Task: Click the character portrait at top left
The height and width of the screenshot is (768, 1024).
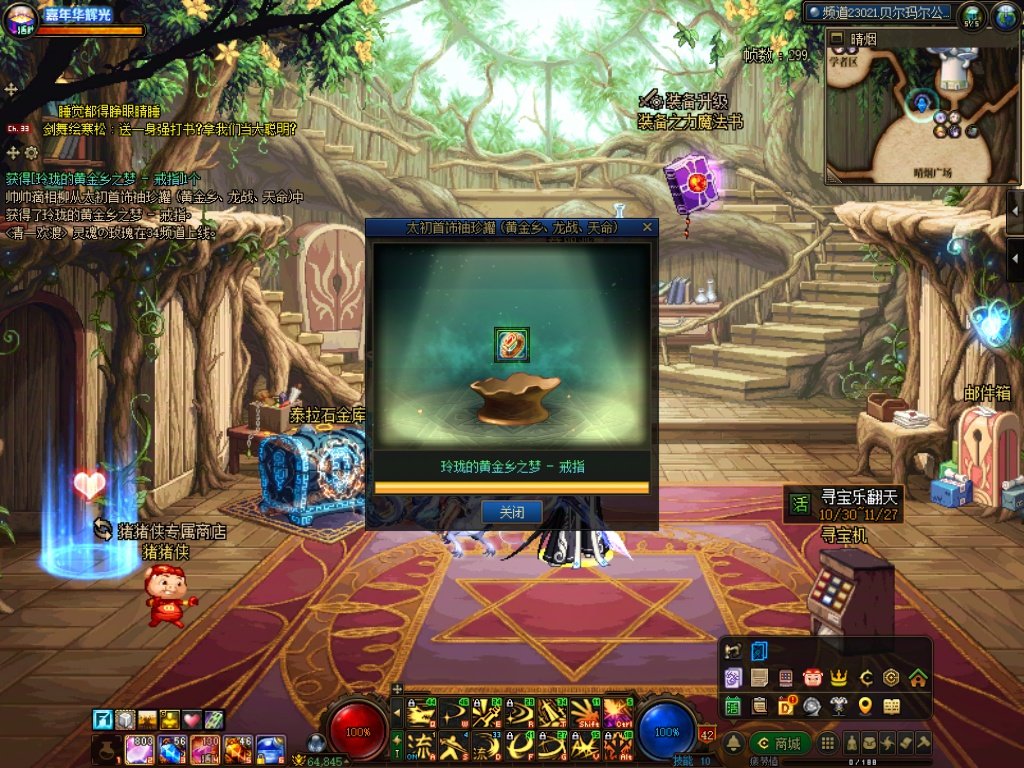Action: [x=20, y=22]
